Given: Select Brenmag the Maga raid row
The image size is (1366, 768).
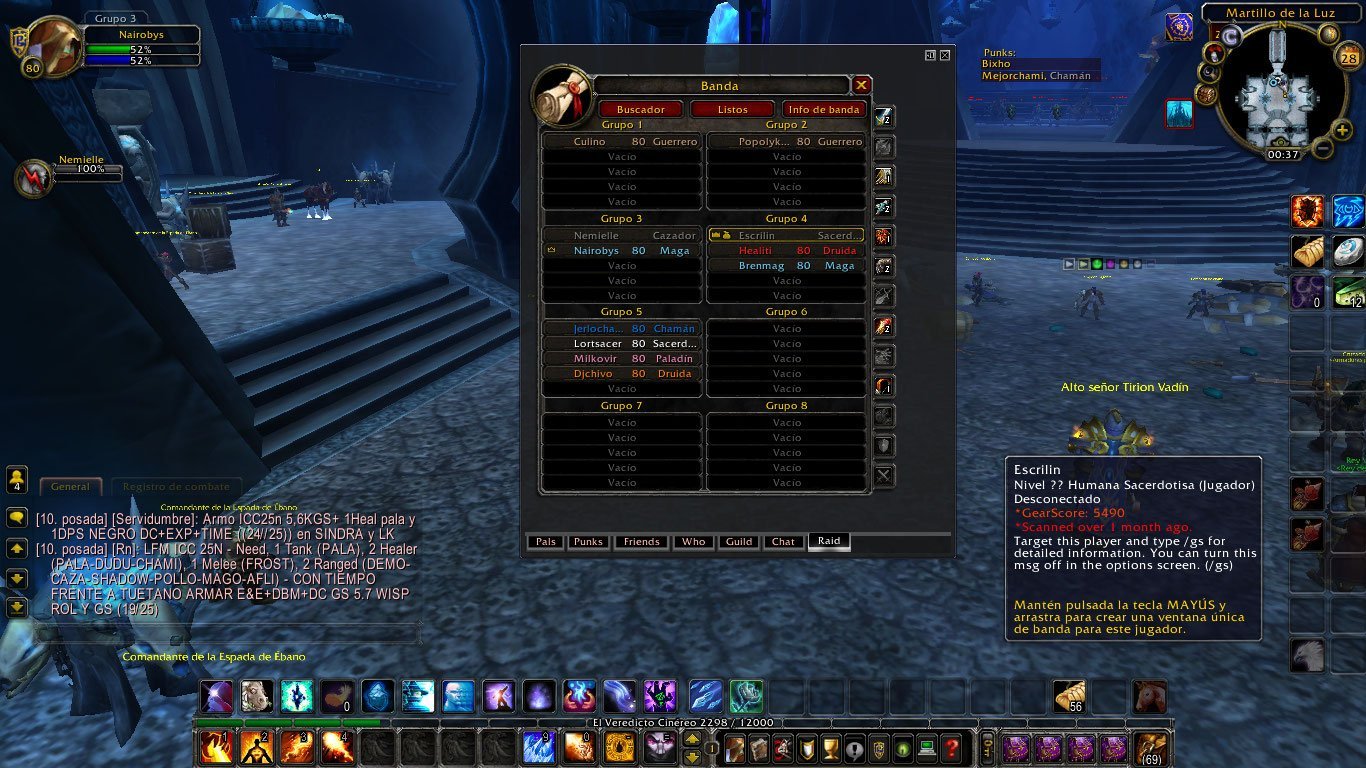Looking at the screenshot, I should 786,266.
